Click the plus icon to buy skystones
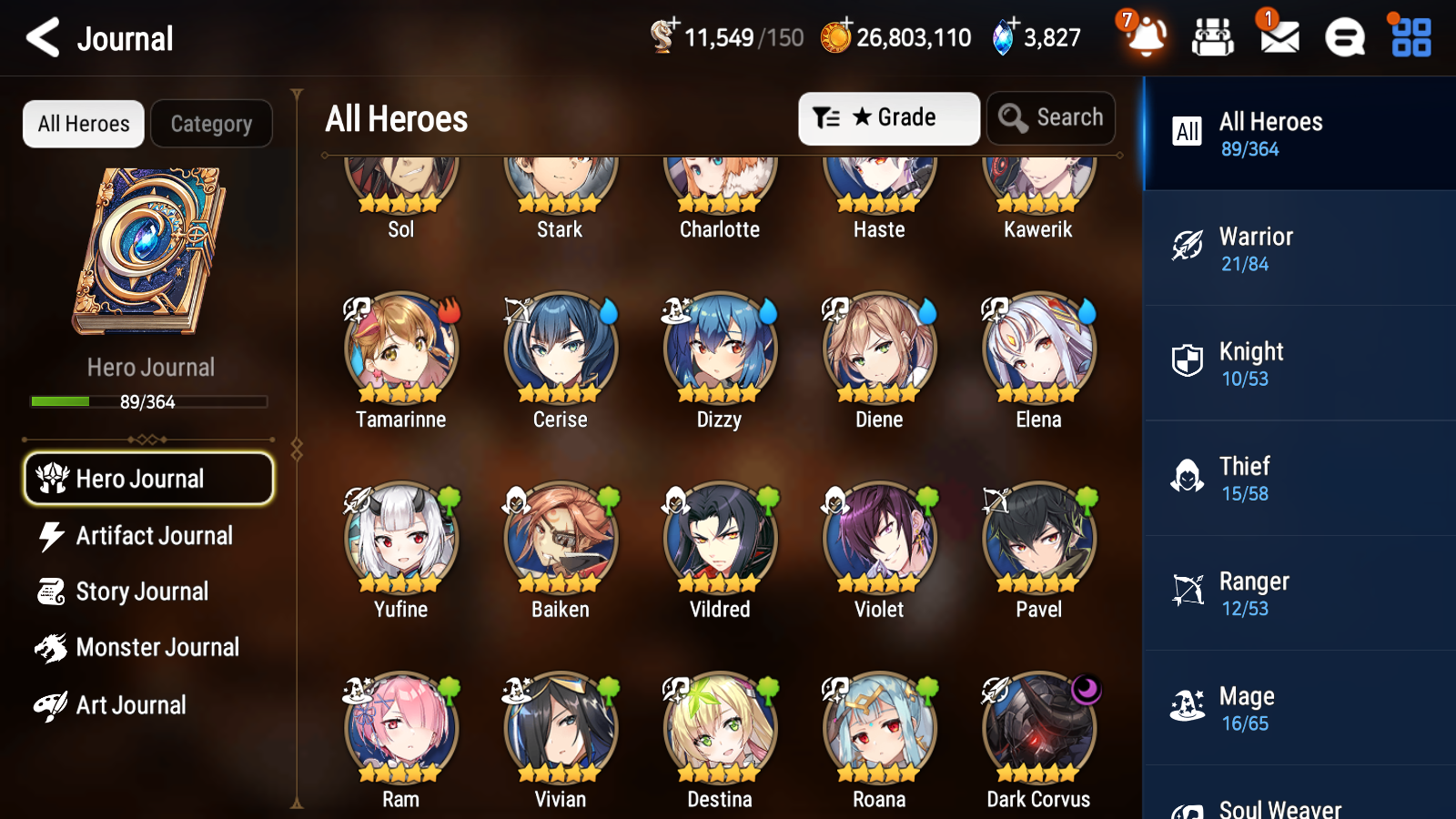This screenshot has width=1456, height=819. coord(1014,25)
